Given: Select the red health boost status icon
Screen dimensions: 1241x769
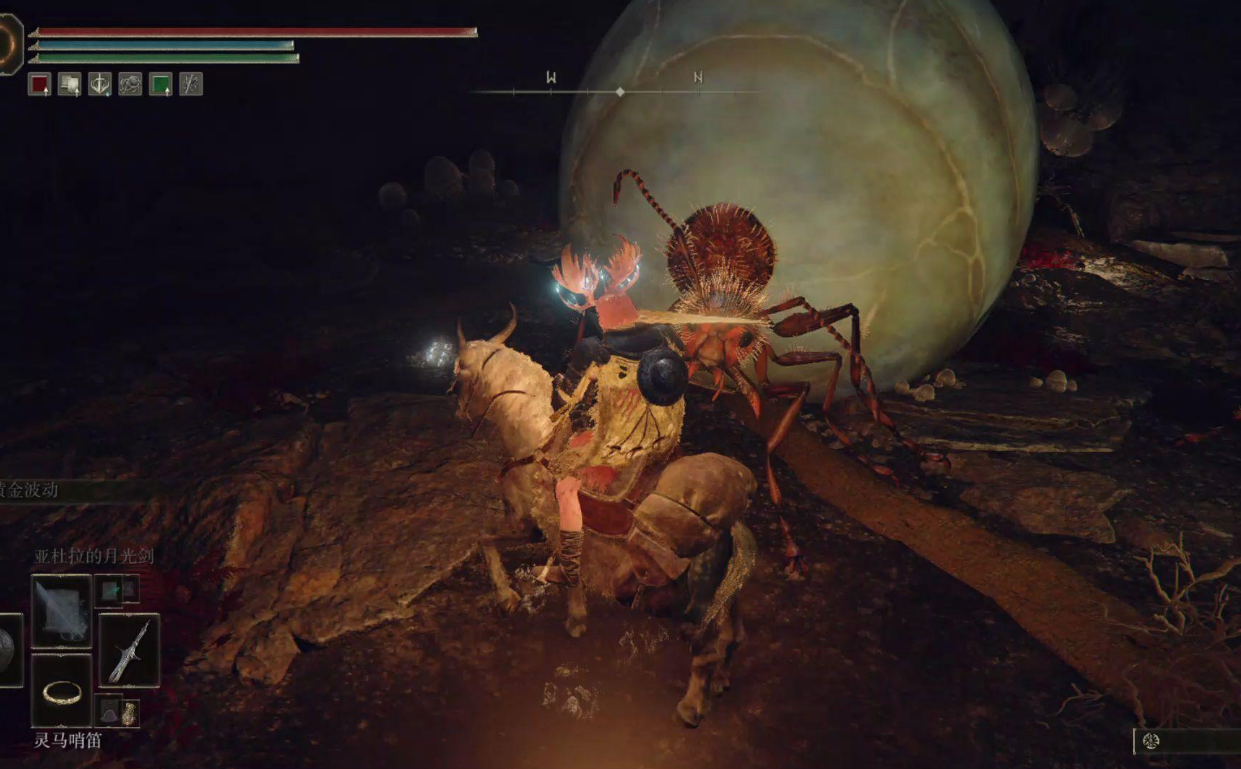Looking at the screenshot, I should 39,84.
